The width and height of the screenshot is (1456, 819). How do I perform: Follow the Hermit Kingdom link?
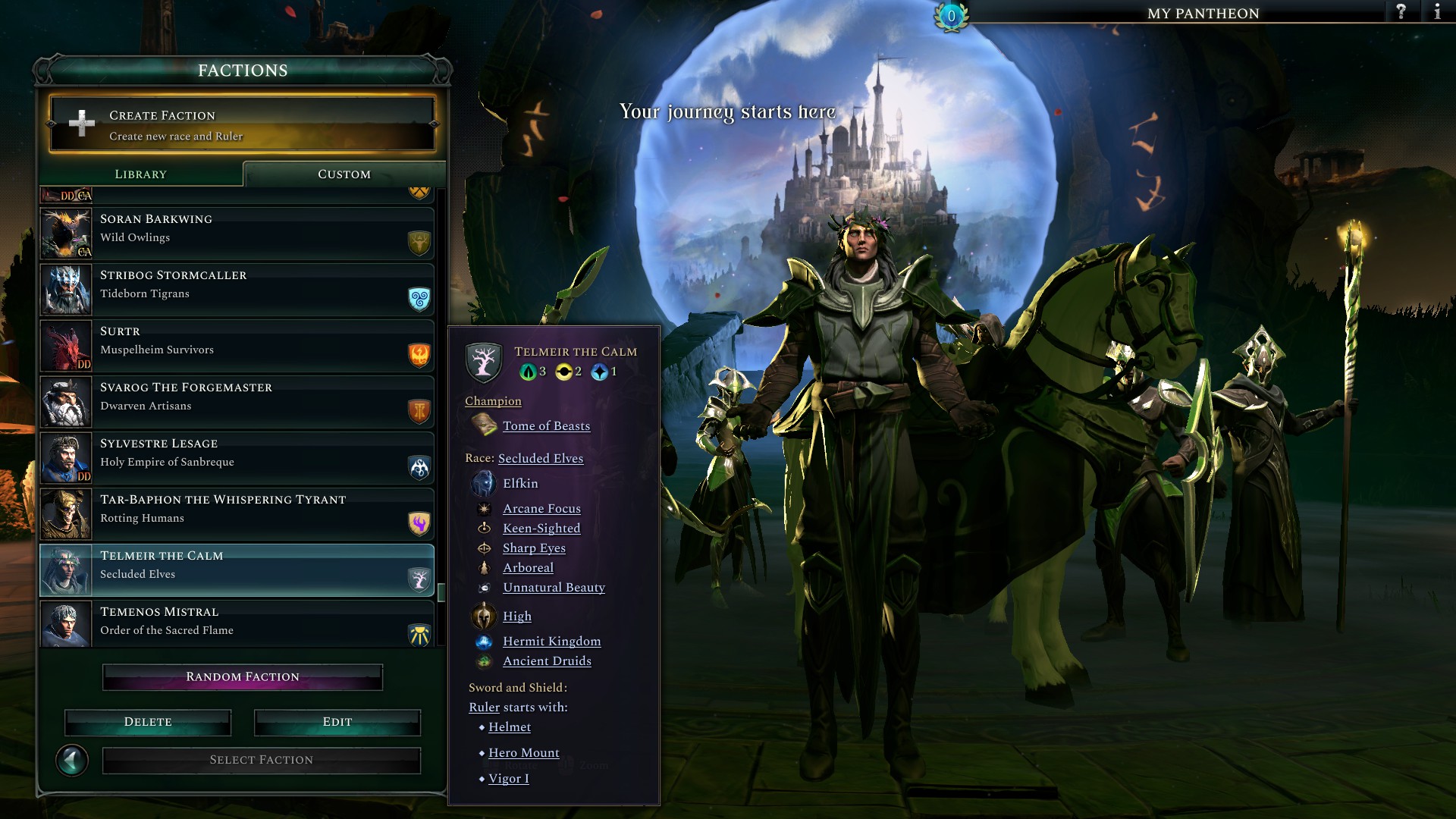[551, 642]
